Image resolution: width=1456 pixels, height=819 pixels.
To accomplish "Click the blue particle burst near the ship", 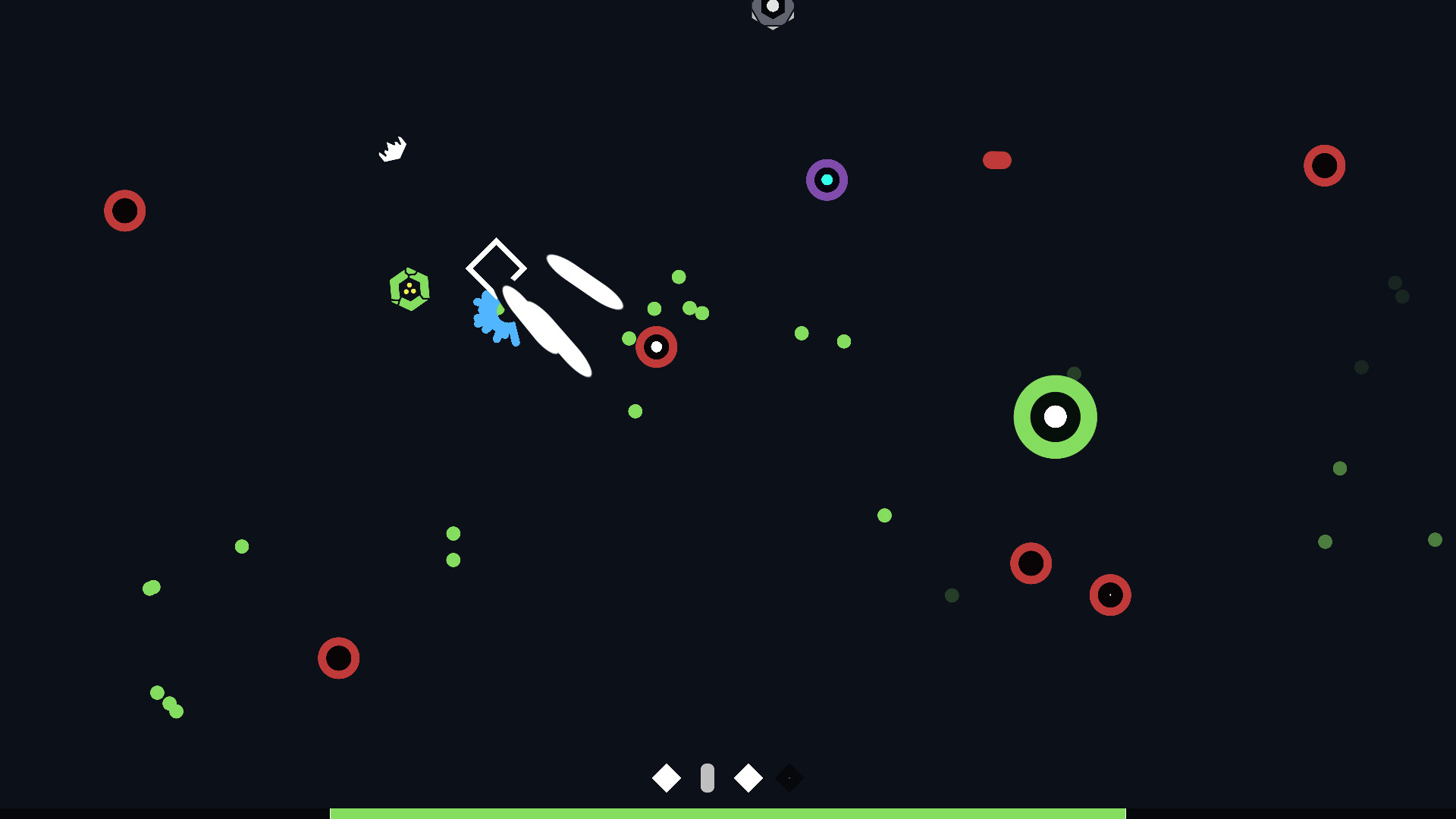I will [x=494, y=318].
